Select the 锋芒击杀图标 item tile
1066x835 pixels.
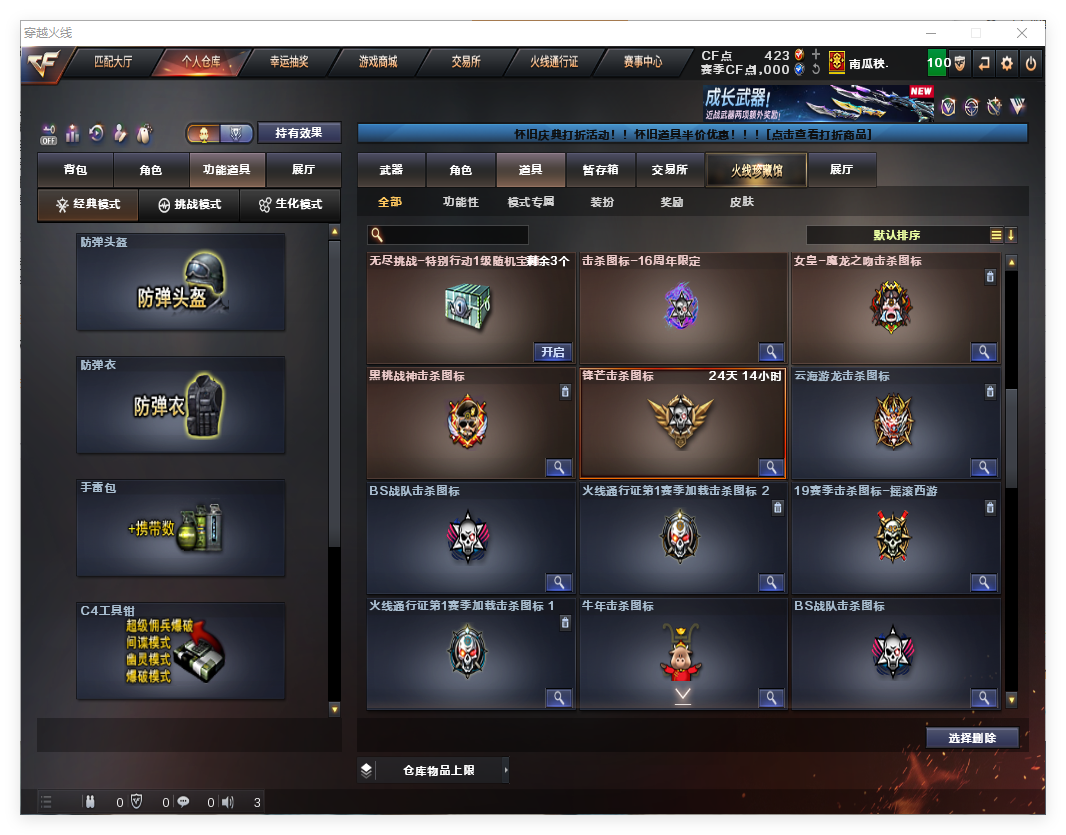click(x=683, y=423)
